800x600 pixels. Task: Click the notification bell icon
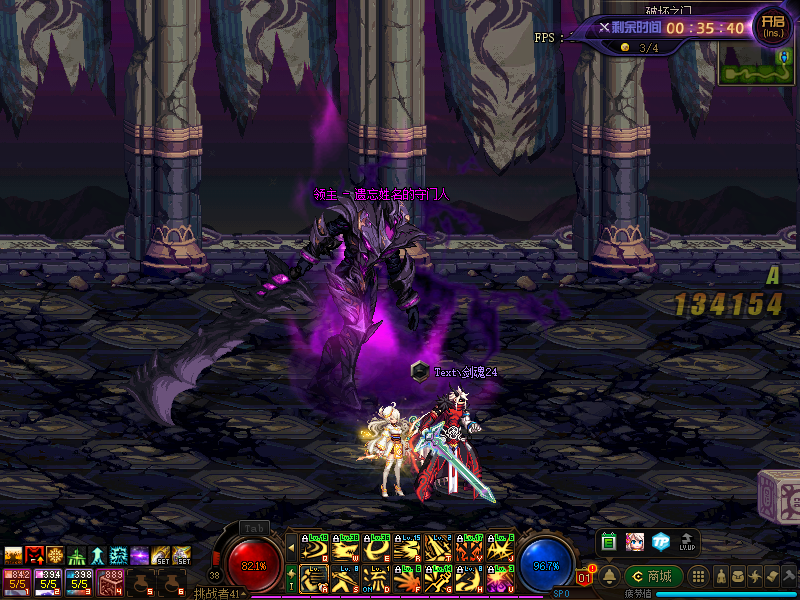(607, 576)
